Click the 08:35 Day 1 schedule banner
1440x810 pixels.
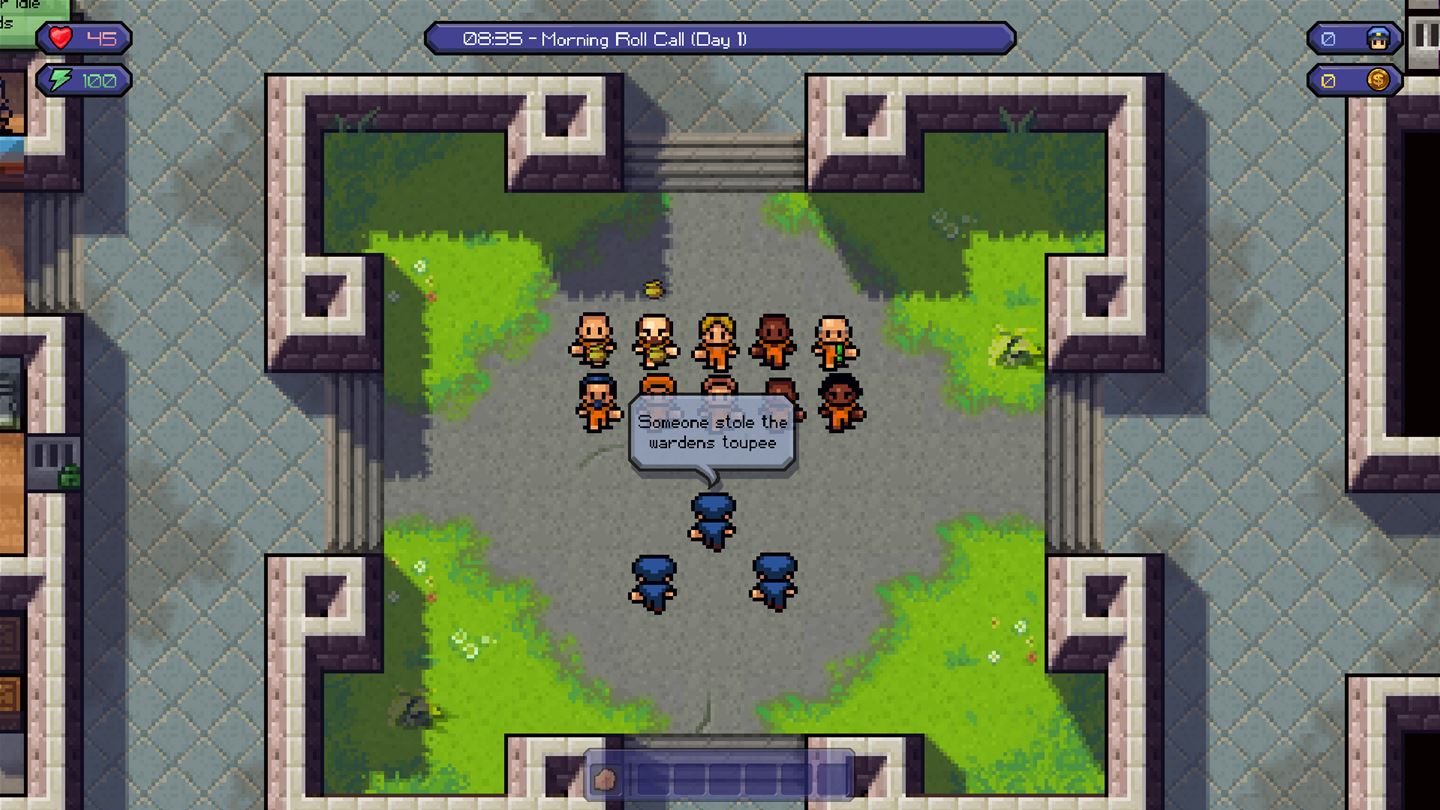point(718,40)
